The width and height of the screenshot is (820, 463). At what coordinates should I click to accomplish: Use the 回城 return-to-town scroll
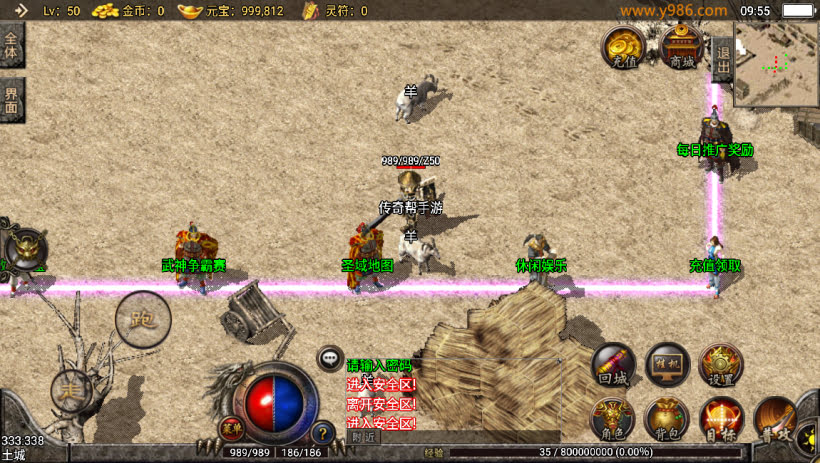(x=612, y=363)
